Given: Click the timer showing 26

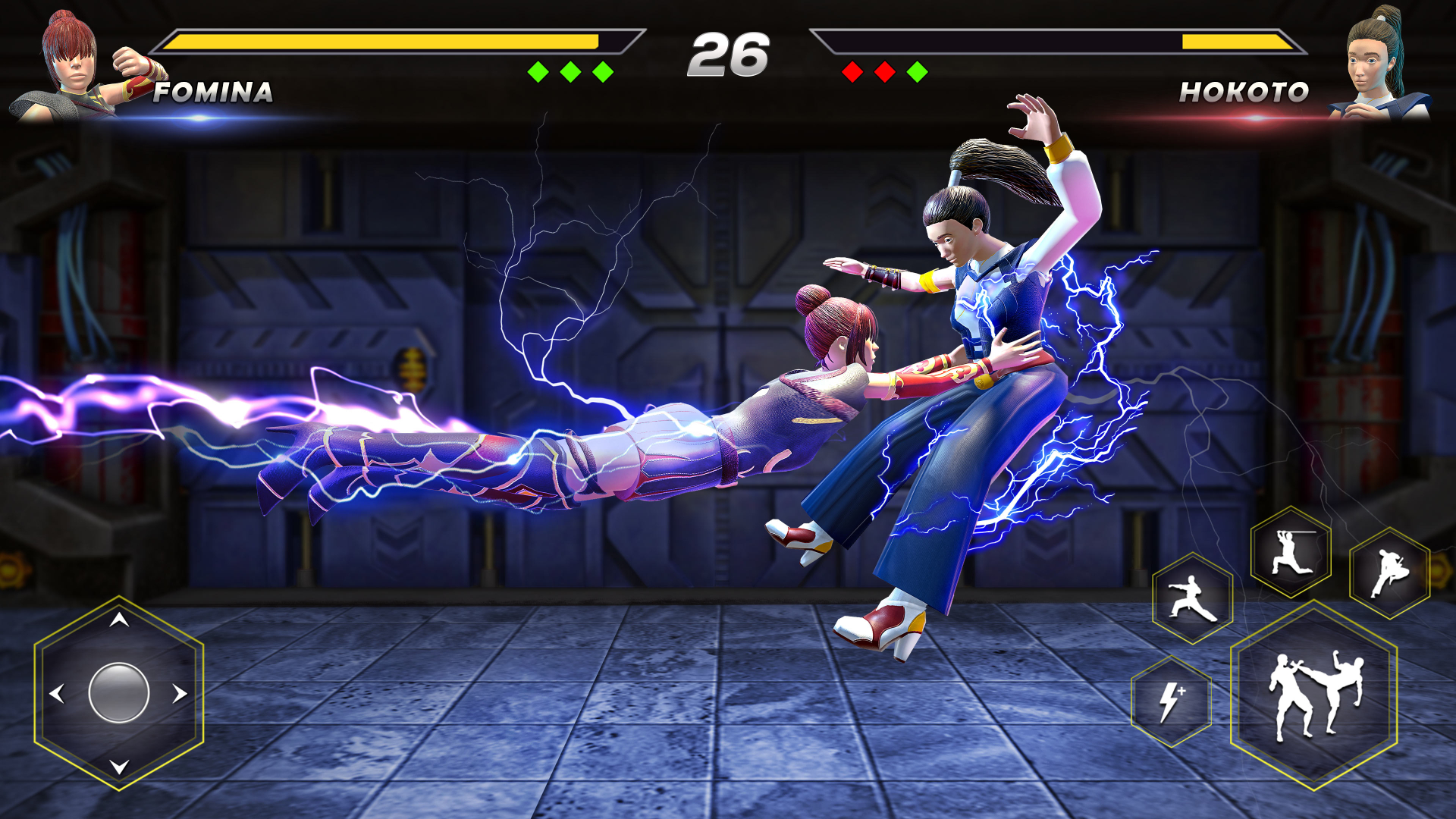Looking at the screenshot, I should click(730, 53).
